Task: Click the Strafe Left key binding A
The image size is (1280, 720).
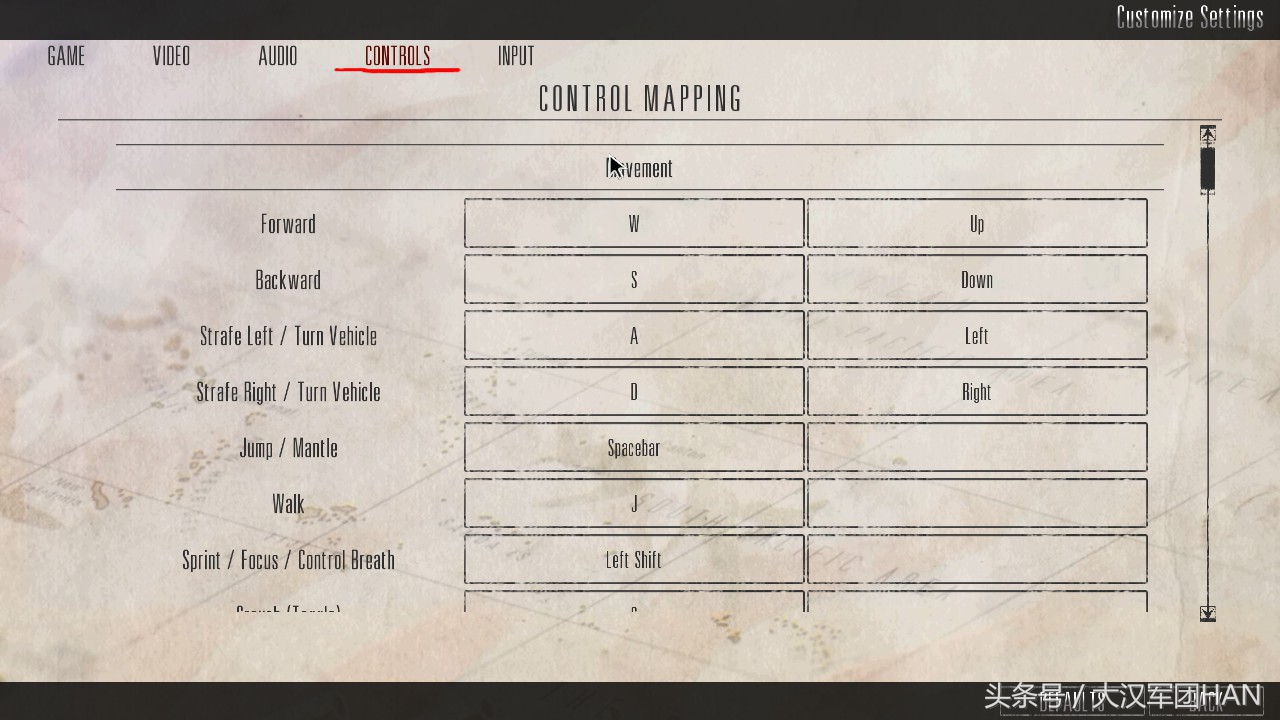Action: tap(634, 335)
